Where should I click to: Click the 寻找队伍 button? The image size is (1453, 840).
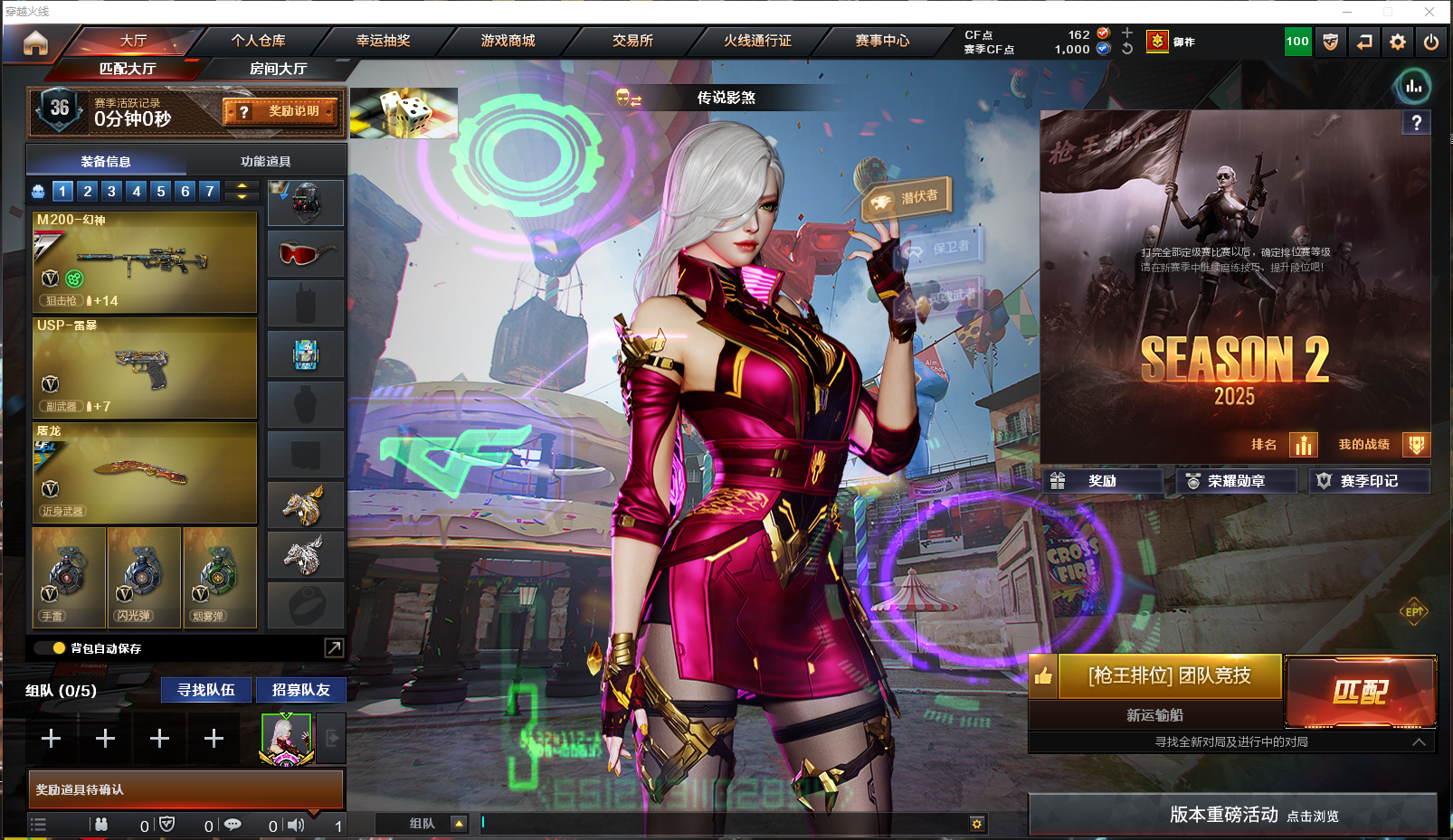pos(206,690)
